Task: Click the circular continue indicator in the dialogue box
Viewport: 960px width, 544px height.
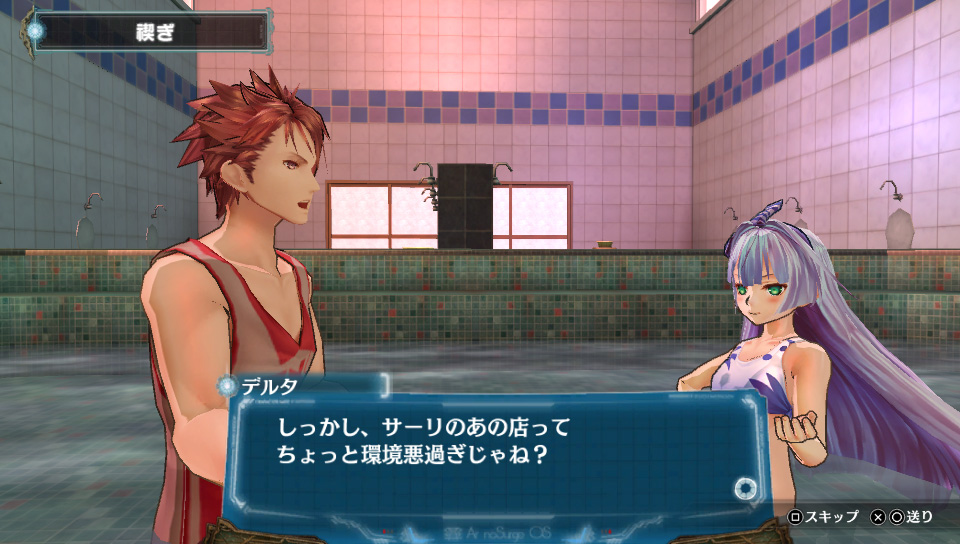Action: (744, 489)
